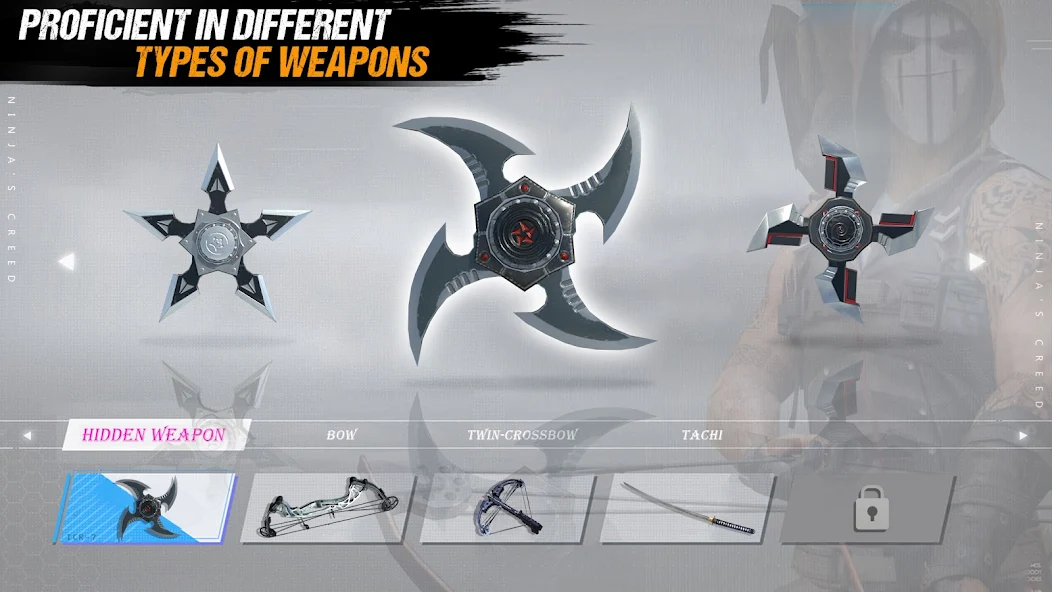Select the Twin-Crossbow tab
This screenshot has height=592, width=1052.
pos(522,435)
